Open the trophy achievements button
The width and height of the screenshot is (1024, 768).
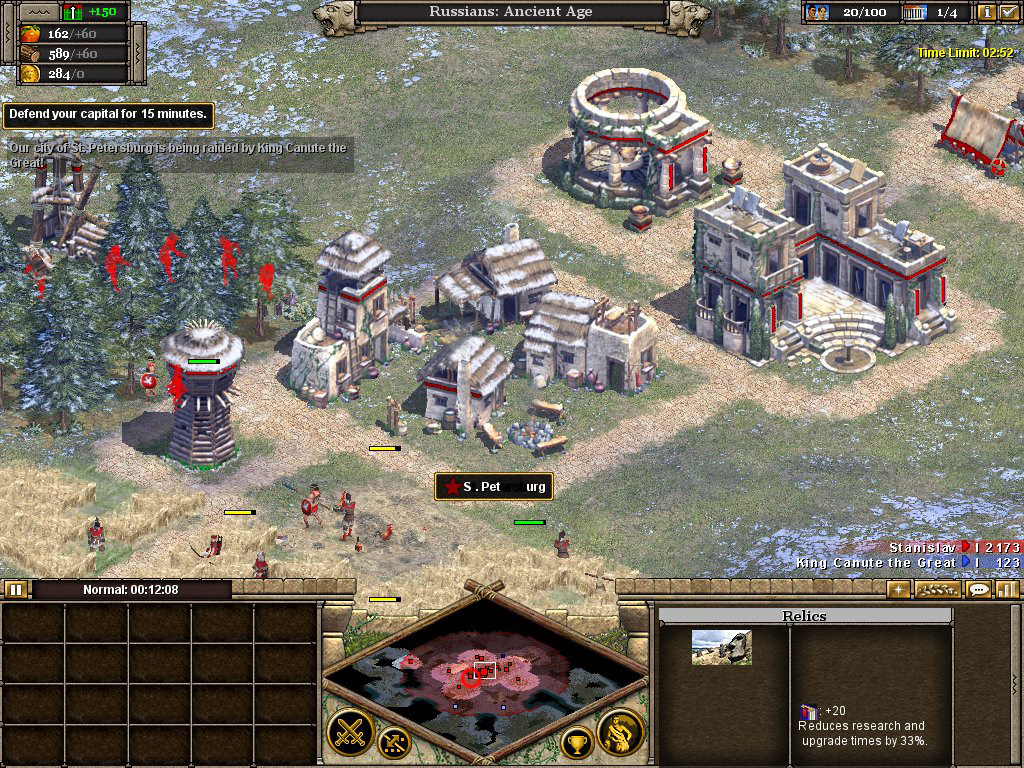tap(576, 742)
